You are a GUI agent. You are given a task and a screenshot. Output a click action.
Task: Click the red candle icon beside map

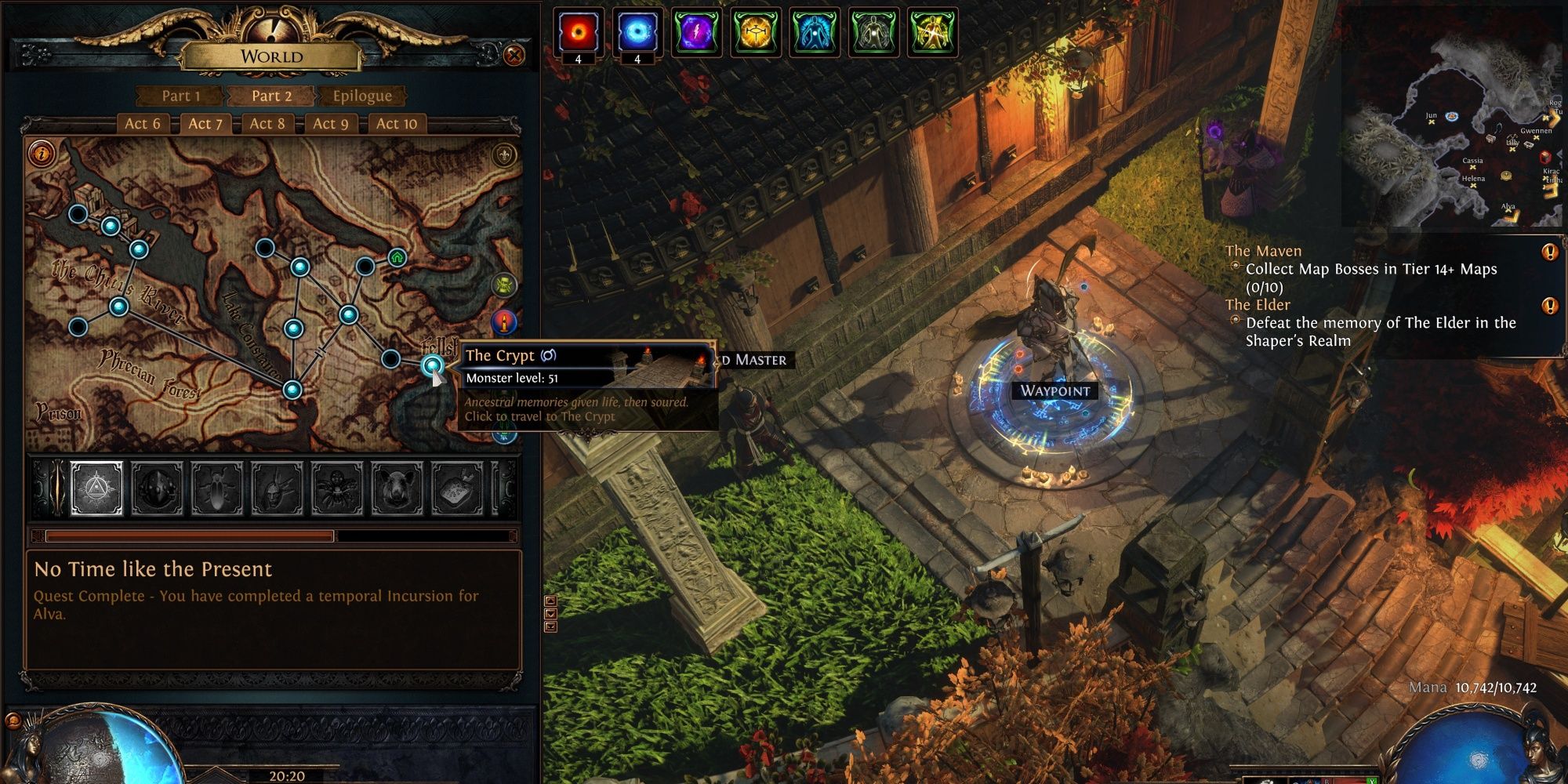[x=504, y=321]
